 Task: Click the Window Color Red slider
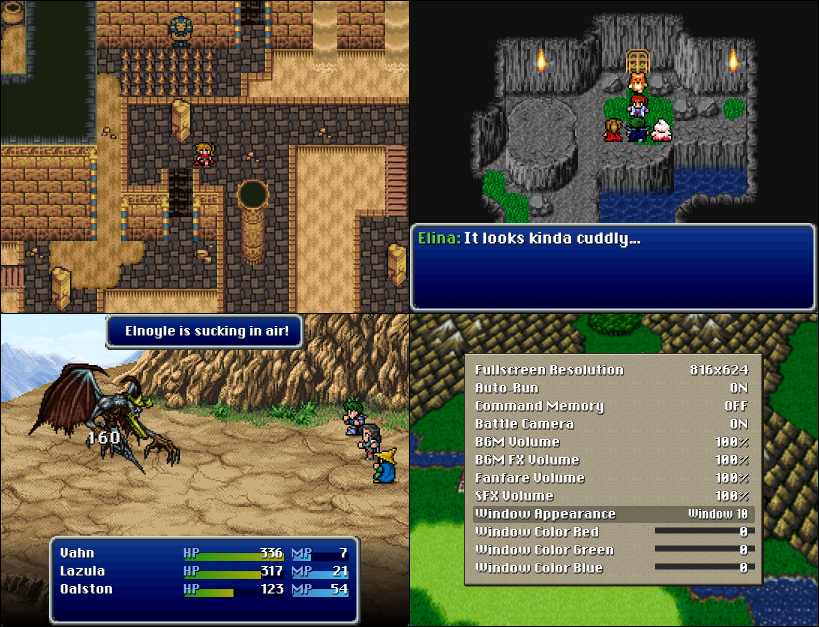point(693,532)
